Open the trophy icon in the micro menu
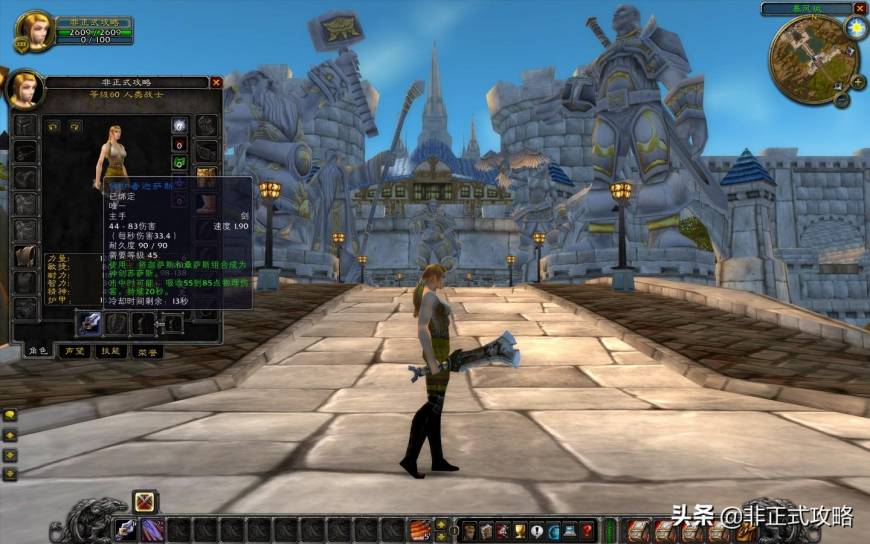Screen dimensions: 870x544 (x=519, y=530)
